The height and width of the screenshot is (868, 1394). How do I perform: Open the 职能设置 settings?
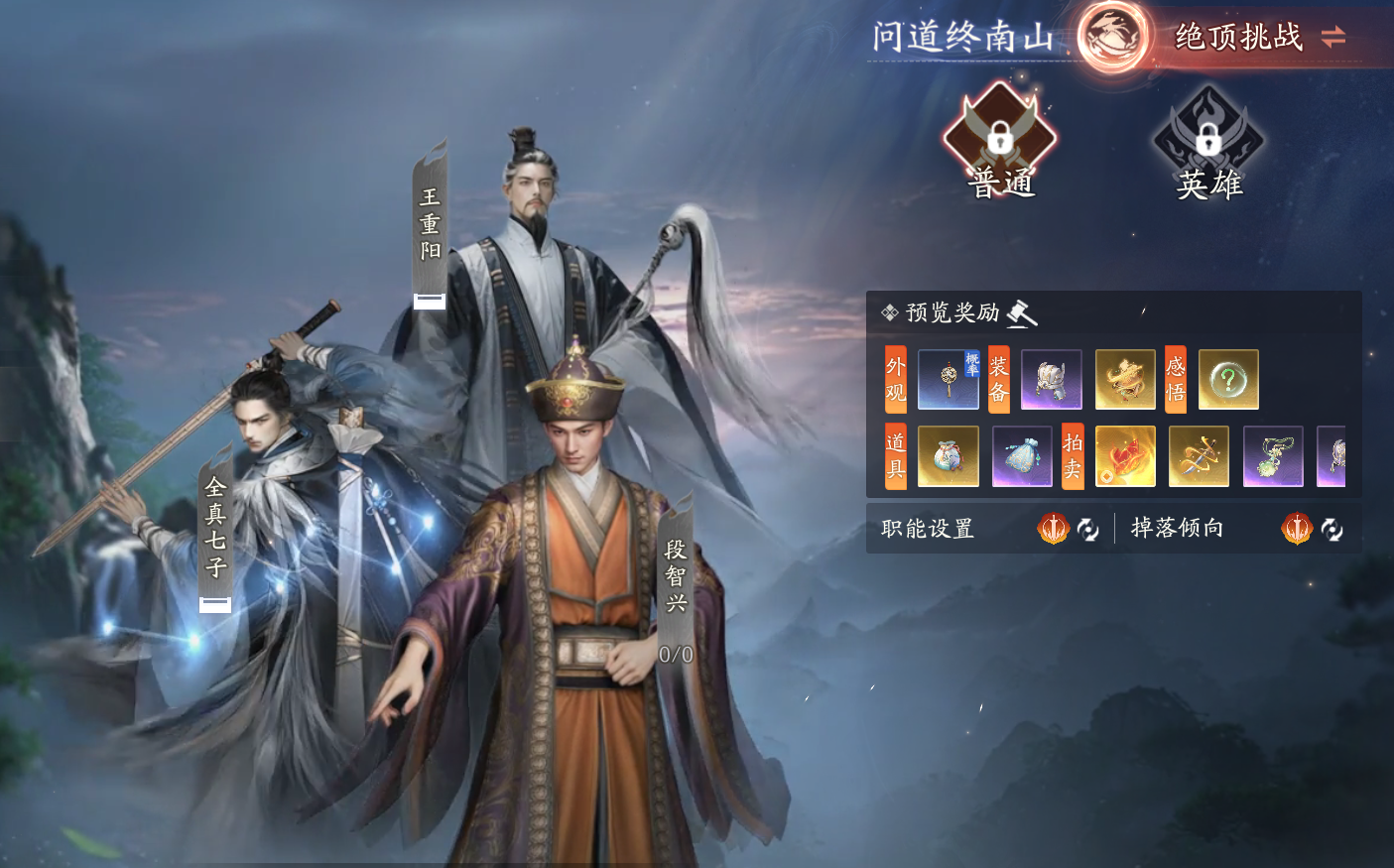[x=926, y=529]
